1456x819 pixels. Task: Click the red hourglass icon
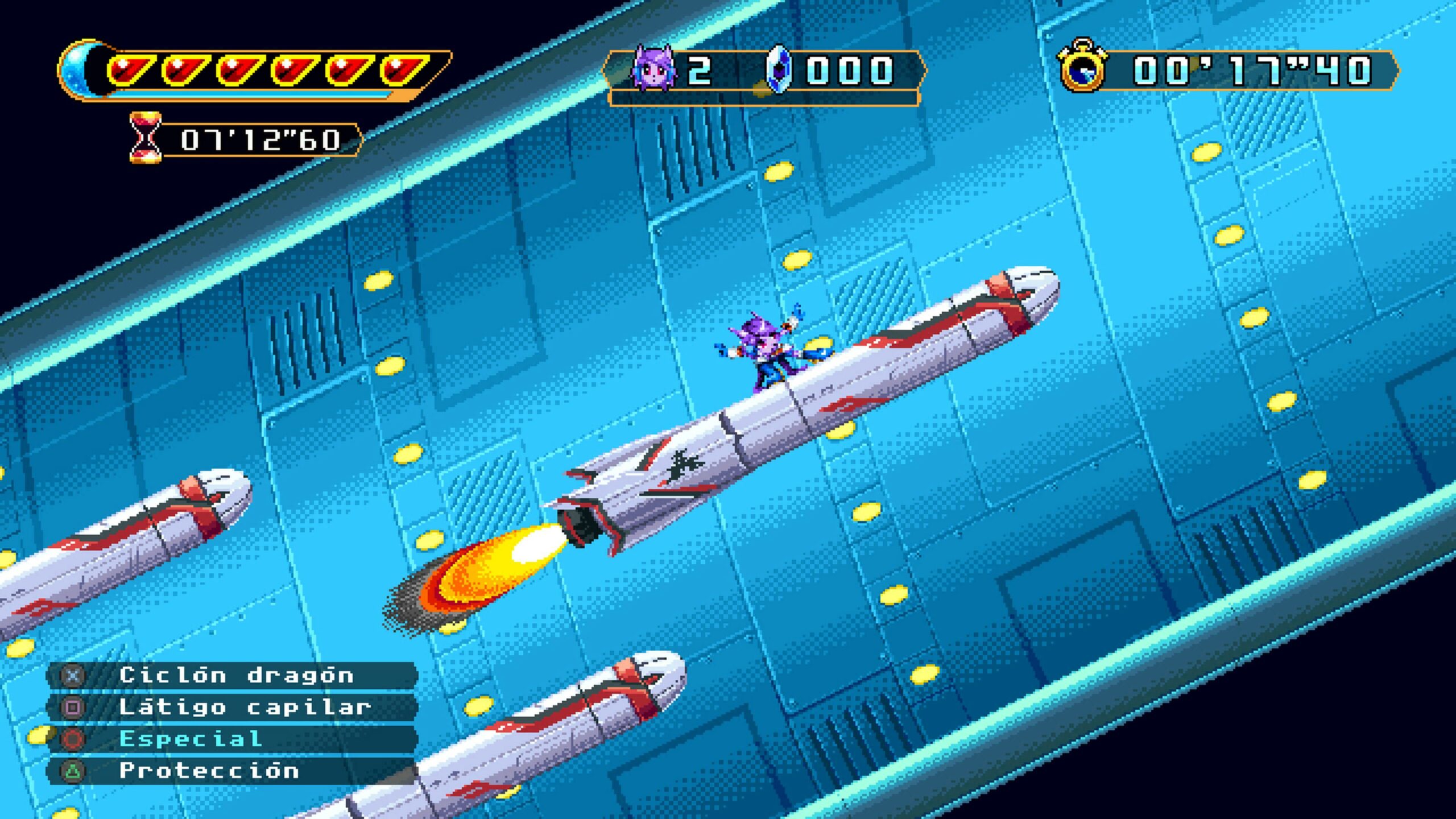(x=146, y=138)
